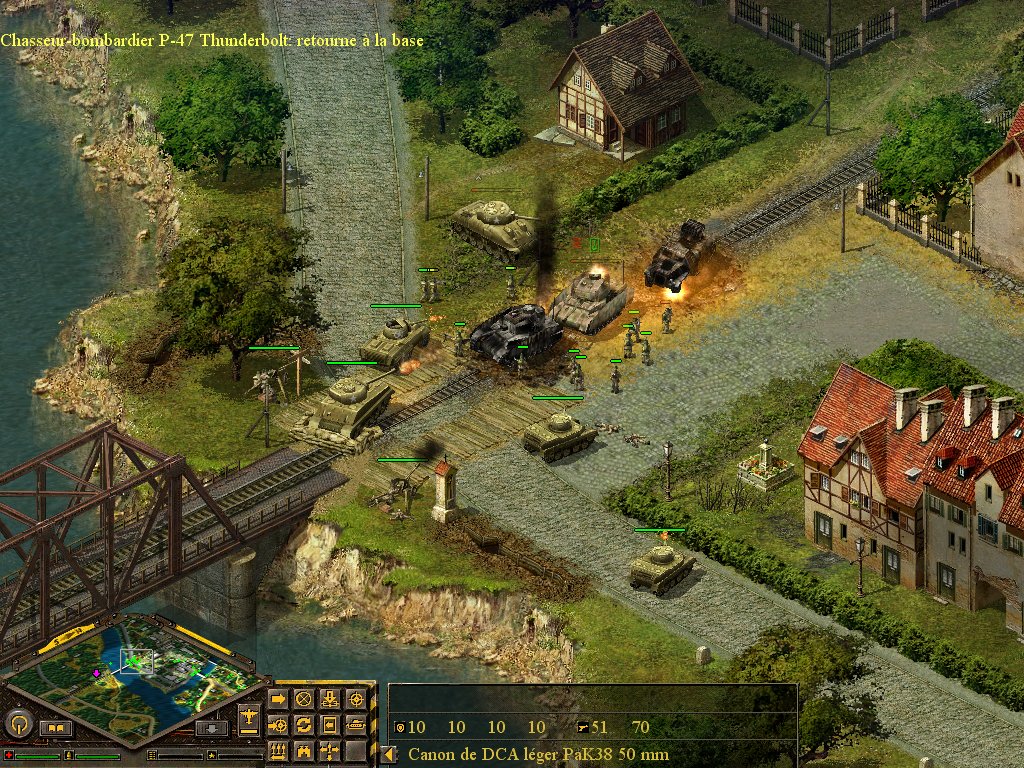Activate the crossed-circle stop command
The height and width of the screenshot is (768, 1024).
click(304, 699)
